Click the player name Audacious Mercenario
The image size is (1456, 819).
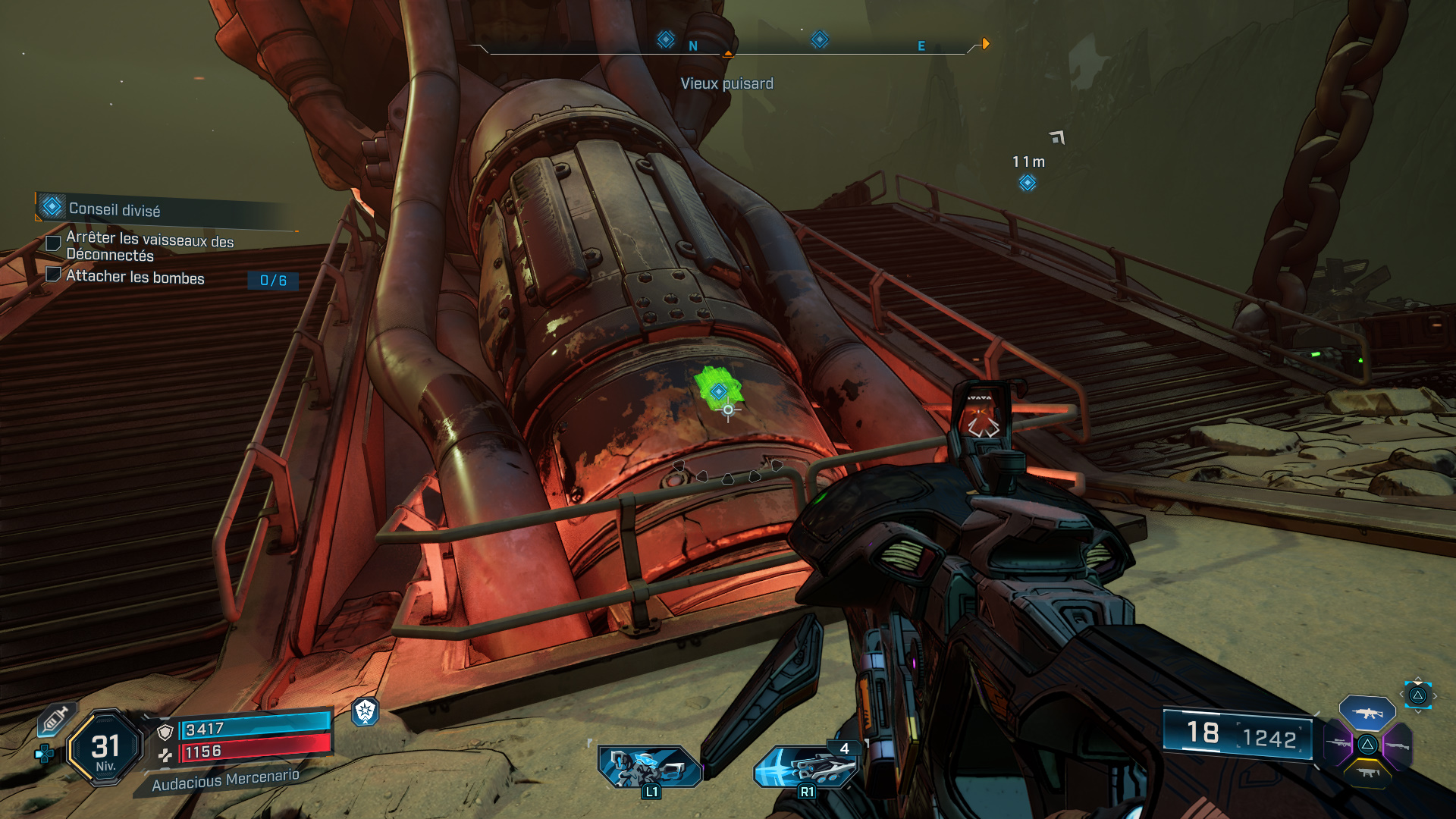226,780
